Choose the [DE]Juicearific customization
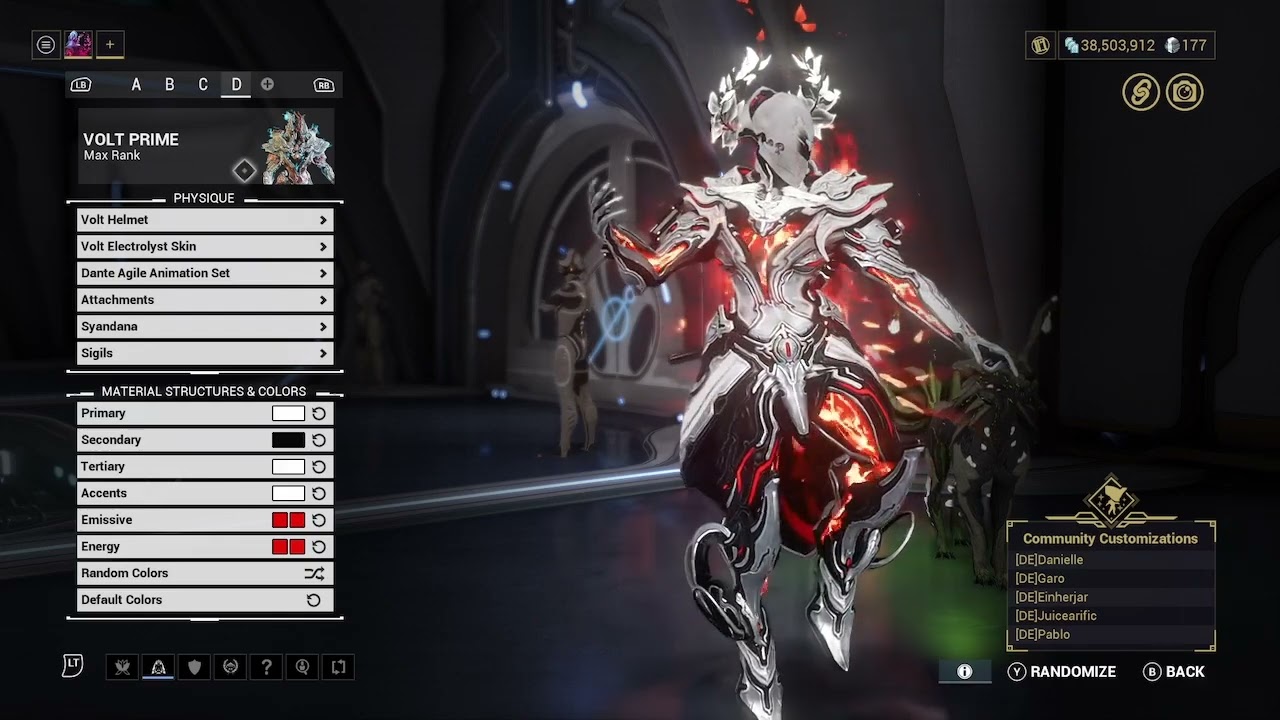This screenshot has width=1280, height=720. click(x=1056, y=616)
